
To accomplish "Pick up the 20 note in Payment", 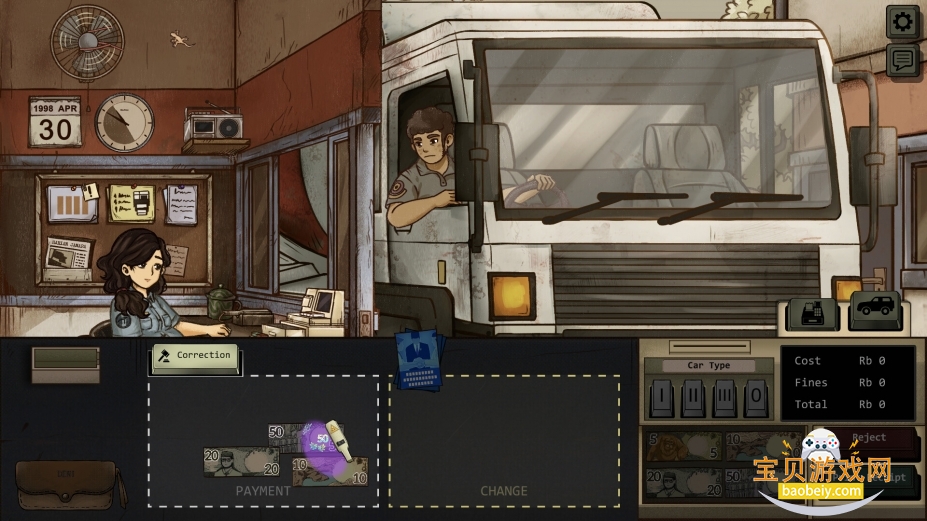I will (240, 462).
